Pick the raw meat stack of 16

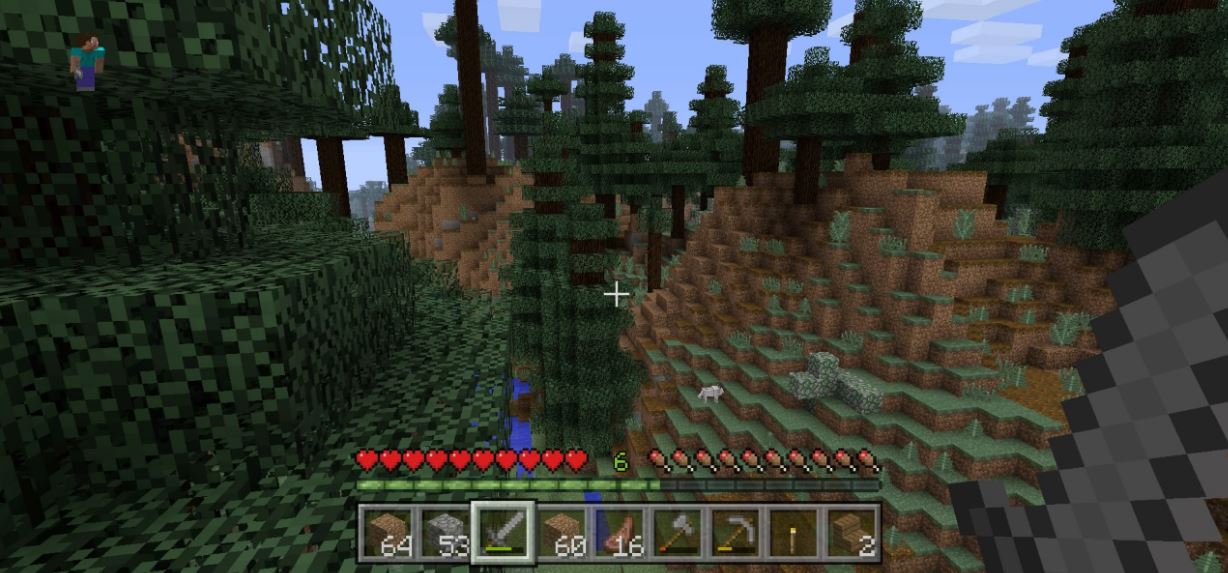[x=620, y=532]
